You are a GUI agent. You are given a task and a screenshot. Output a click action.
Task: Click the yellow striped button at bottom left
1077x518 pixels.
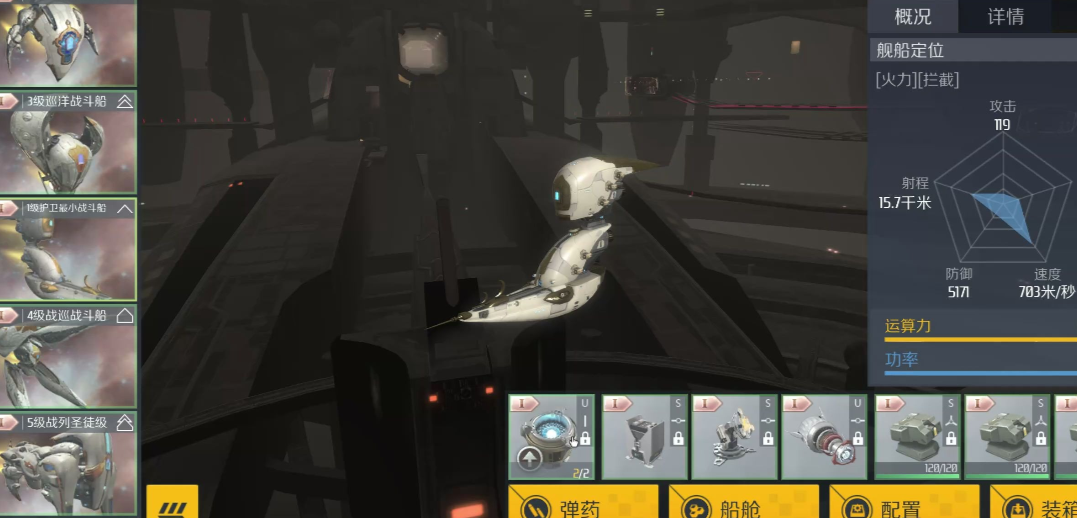[172, 502]
